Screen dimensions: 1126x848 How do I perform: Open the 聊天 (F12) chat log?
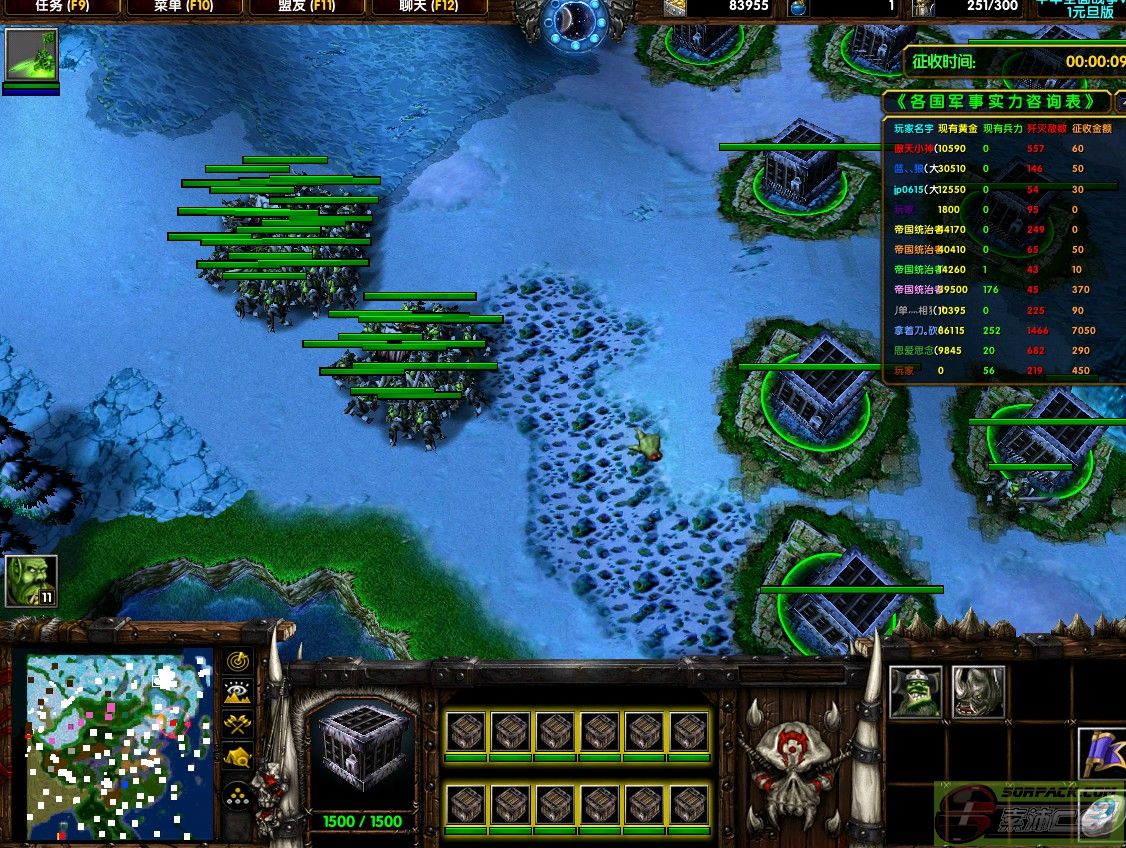[x=430, y=7]
